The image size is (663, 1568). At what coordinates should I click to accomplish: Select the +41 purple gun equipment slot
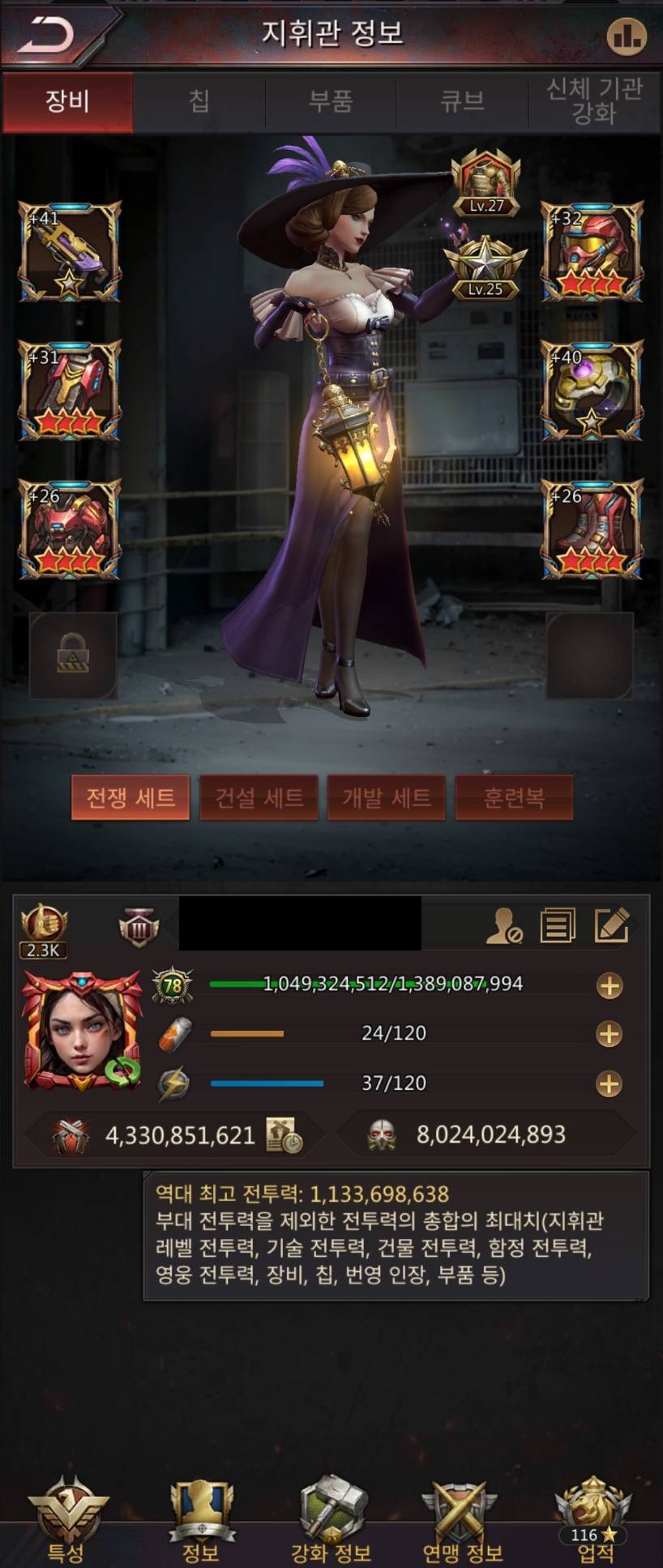pyautogui.click(x=70, y=251)
